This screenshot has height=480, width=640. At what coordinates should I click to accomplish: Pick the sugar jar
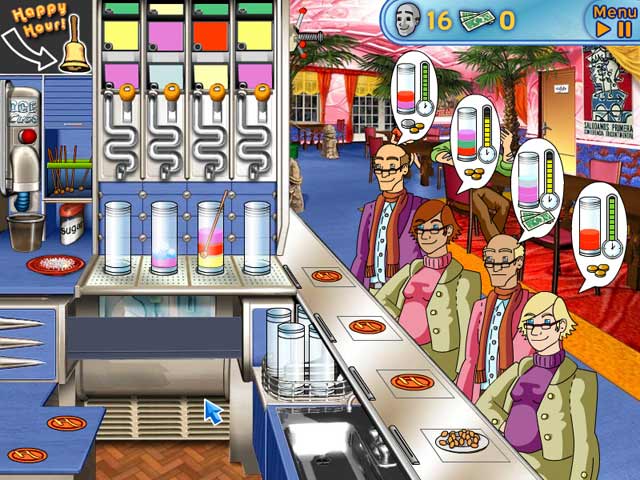[71, 224]
